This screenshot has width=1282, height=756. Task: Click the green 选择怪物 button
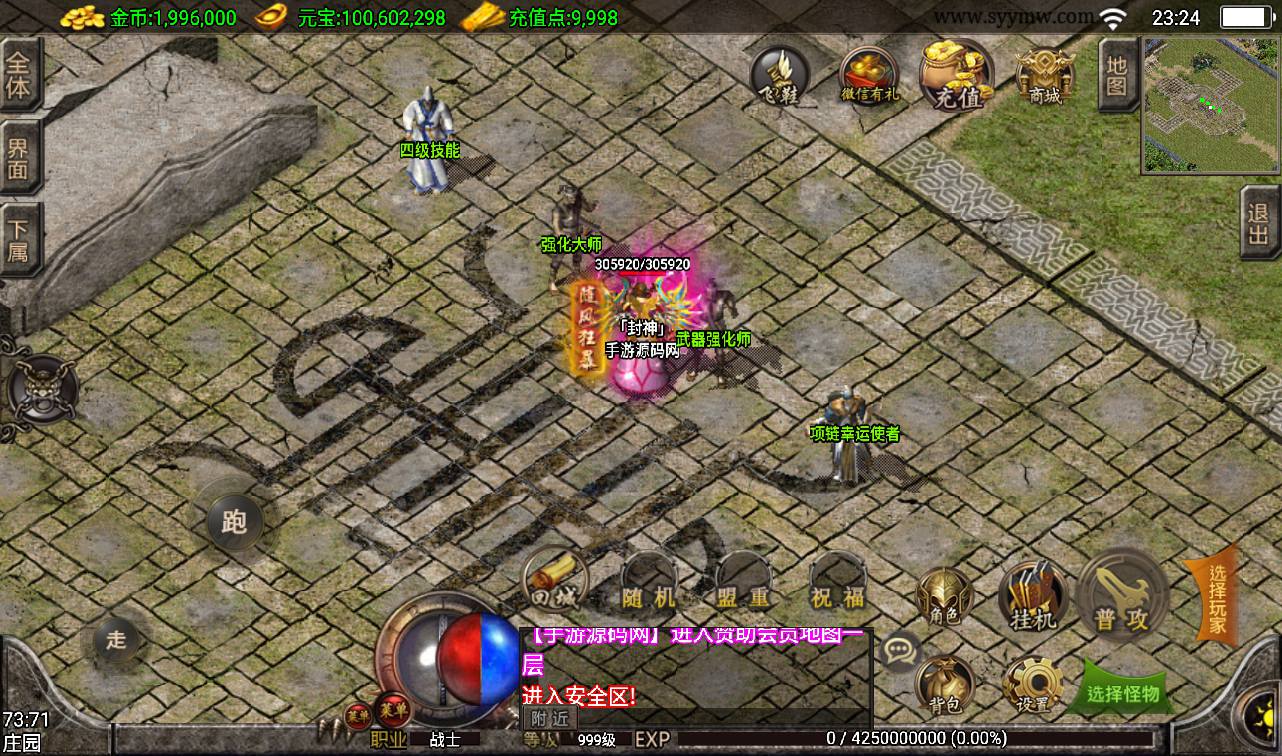(1122, 692)
